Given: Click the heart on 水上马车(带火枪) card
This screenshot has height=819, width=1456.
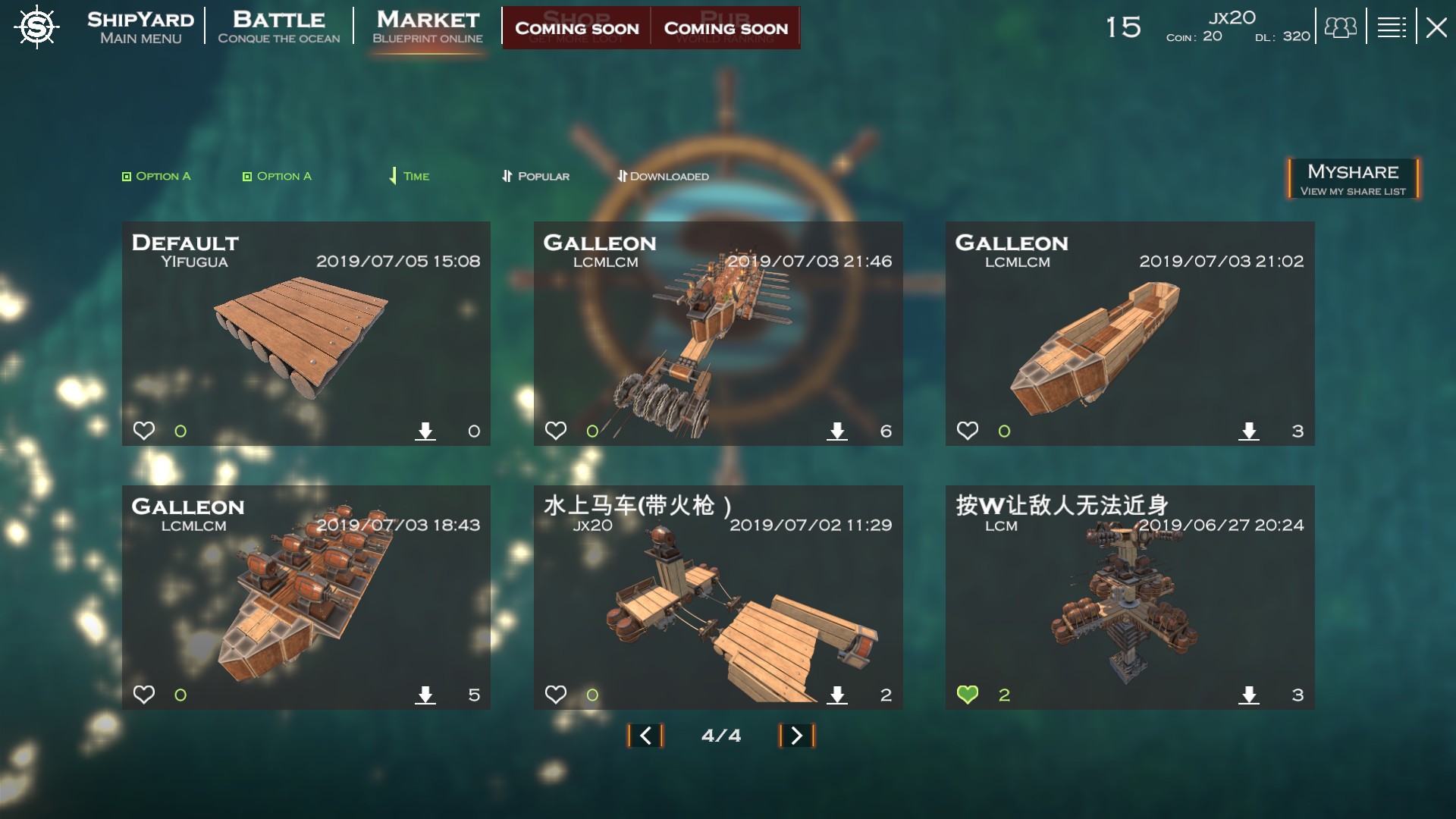Looking at the screenshot, I should [557, 693].
